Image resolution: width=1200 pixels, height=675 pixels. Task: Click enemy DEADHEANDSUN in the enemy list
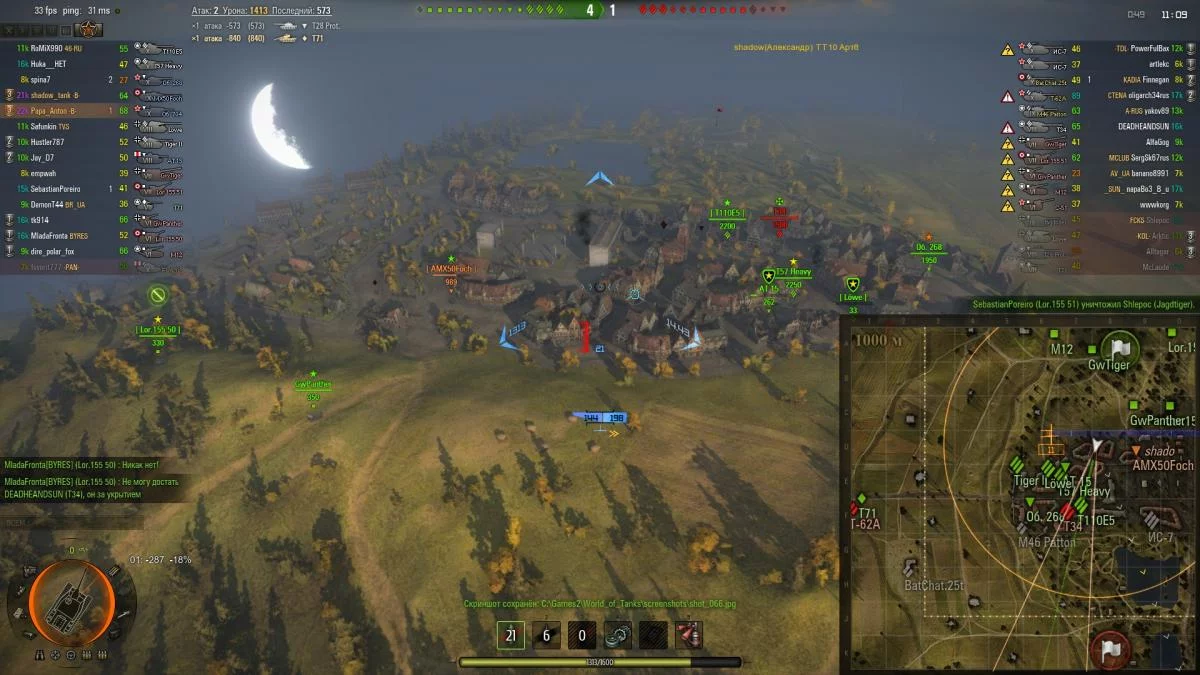(x=1144, y=126)
